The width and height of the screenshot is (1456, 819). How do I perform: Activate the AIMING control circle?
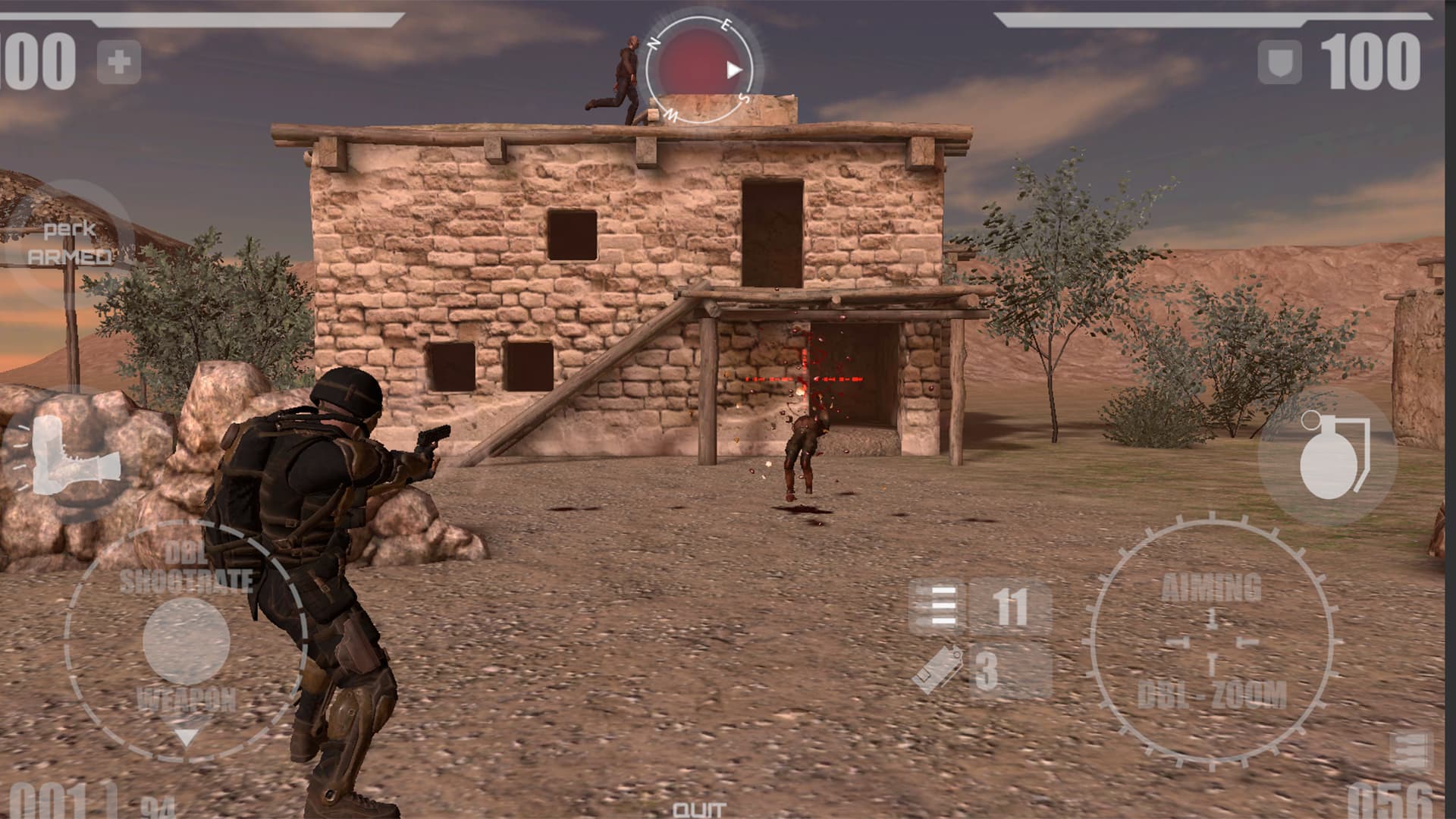(1211, 641)
